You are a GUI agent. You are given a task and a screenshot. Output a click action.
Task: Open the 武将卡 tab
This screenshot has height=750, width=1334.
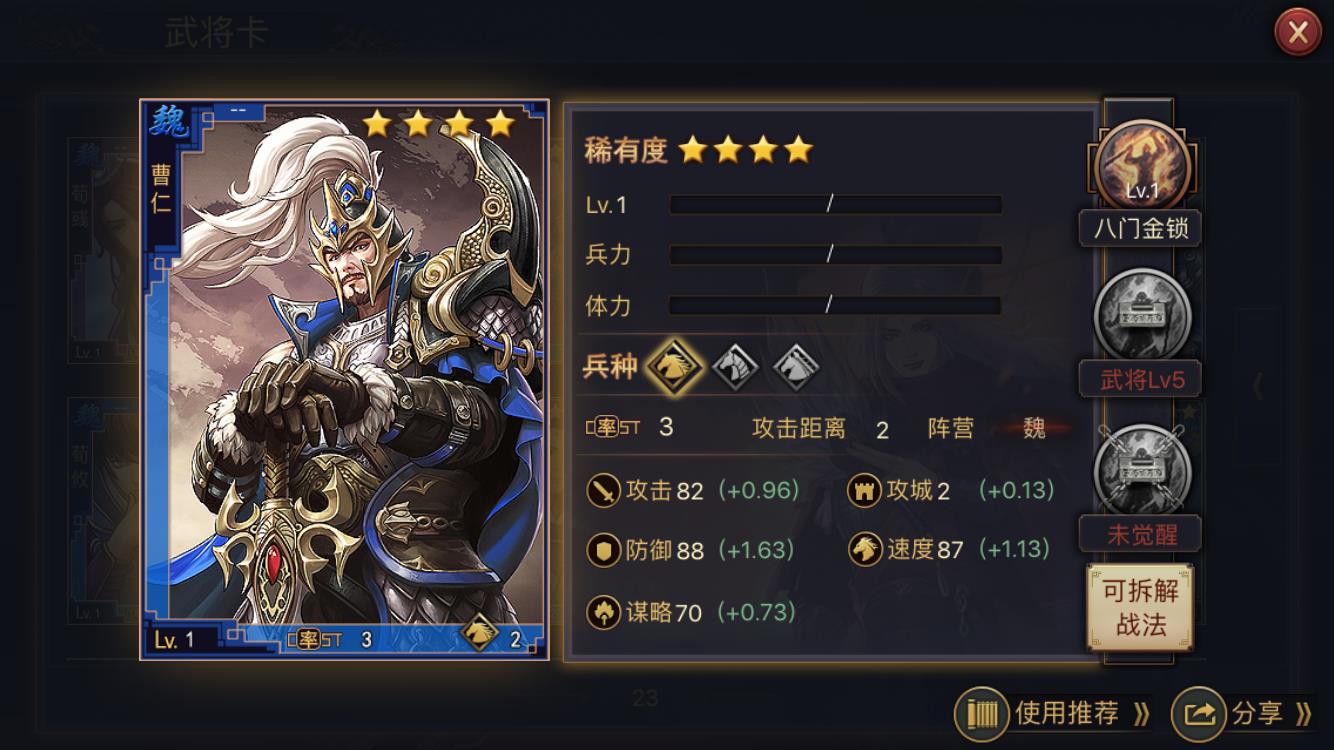217,34
